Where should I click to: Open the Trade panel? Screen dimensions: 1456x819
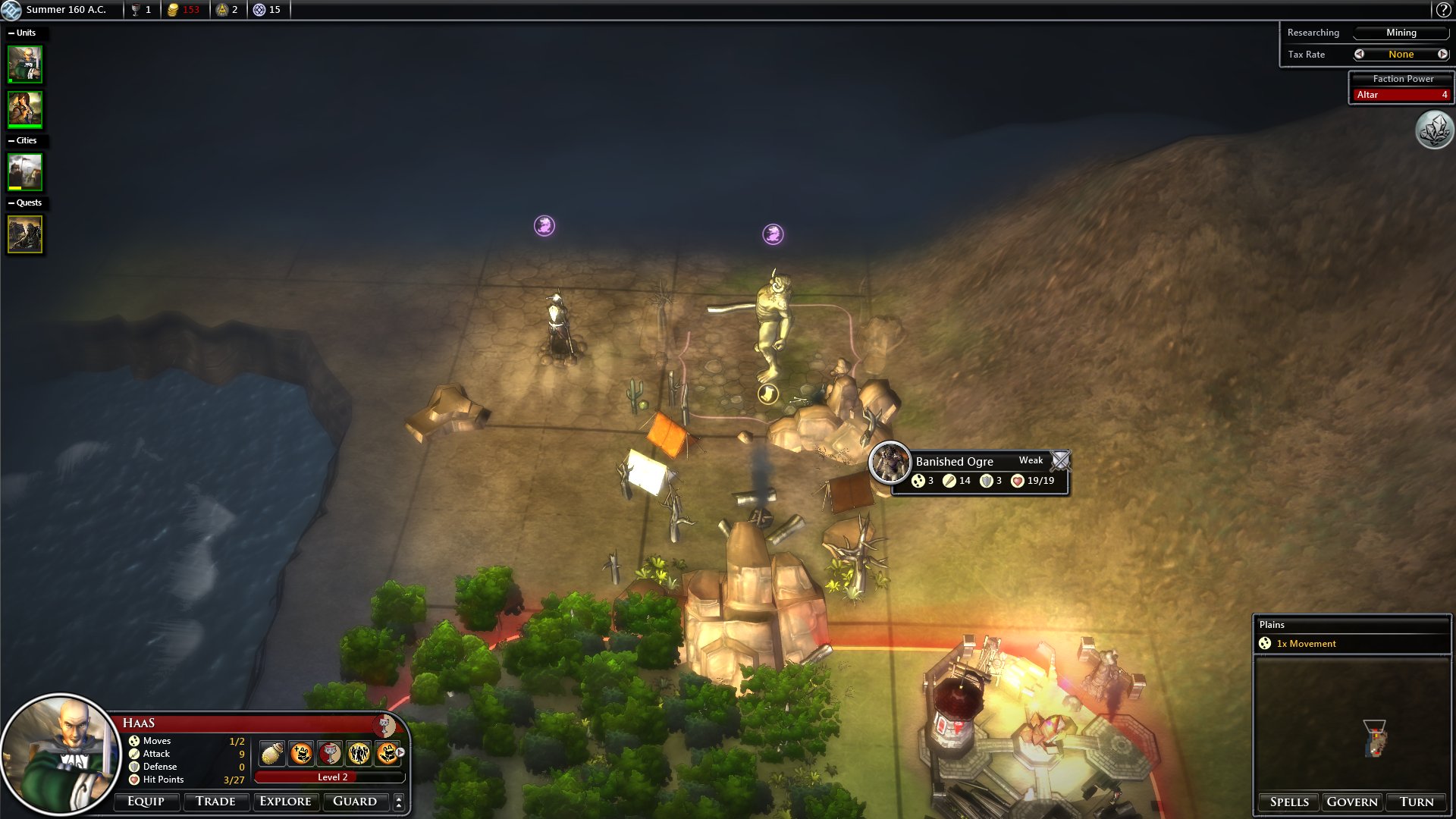click(x=215, y=802)
